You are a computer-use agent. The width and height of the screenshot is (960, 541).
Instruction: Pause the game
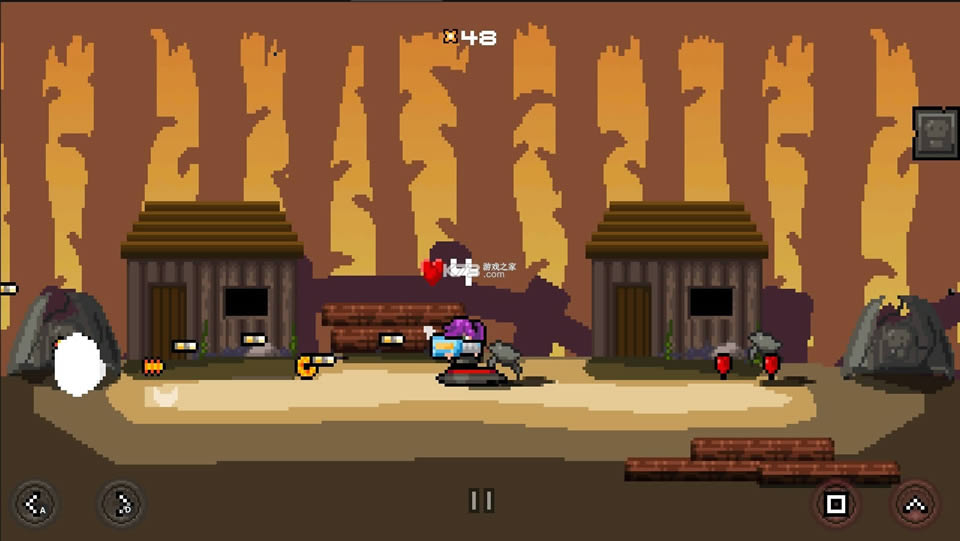[482, 501]
